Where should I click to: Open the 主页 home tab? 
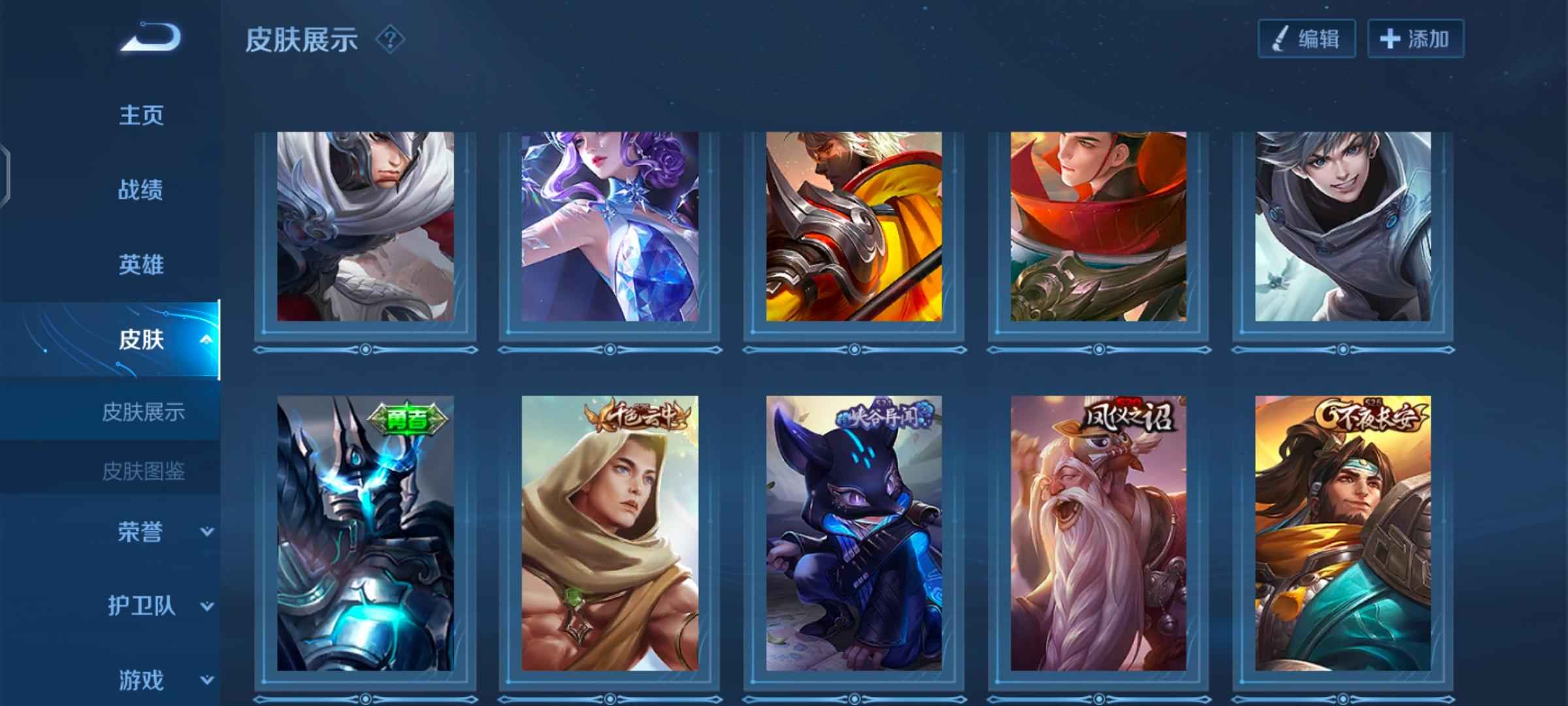pos(141,115)
